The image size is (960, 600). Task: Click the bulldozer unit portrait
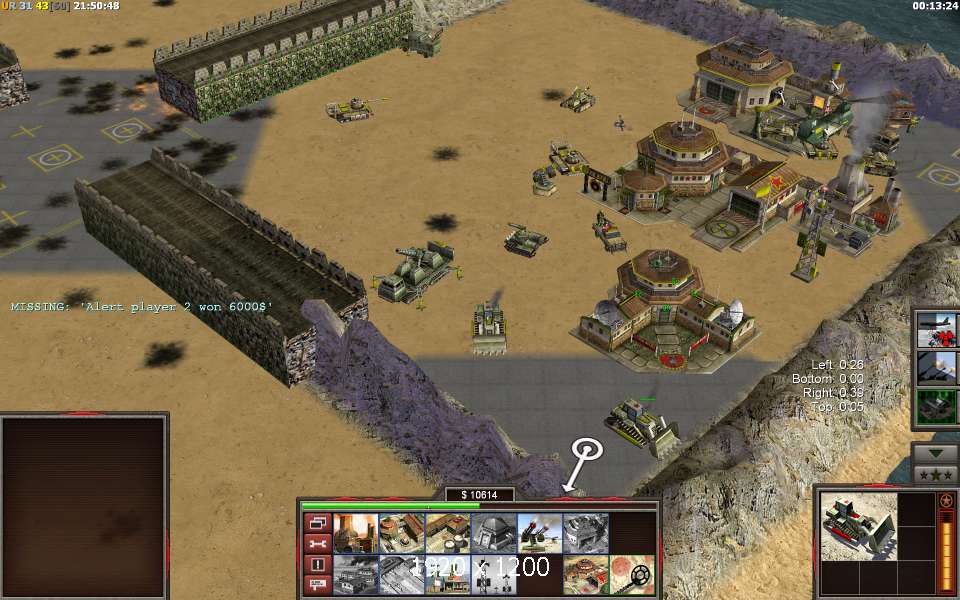(x=858, y=525)
